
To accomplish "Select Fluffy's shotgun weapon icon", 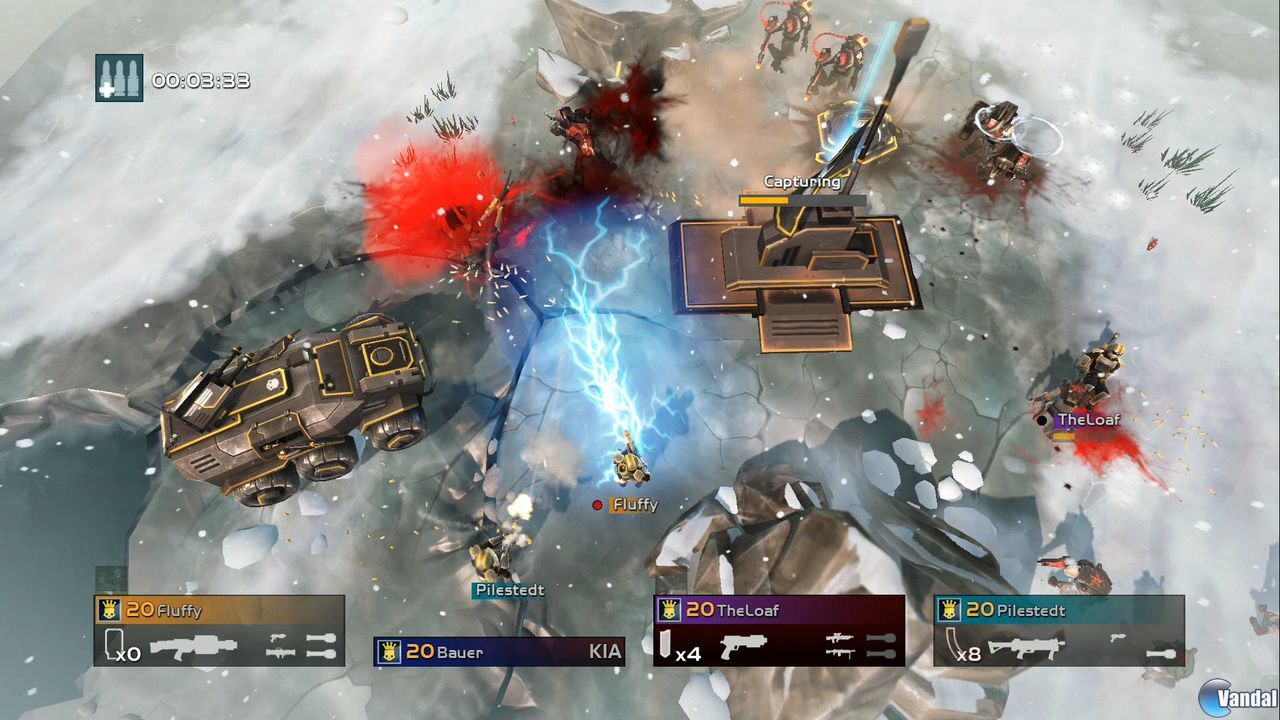I will (x=192, y=645).
